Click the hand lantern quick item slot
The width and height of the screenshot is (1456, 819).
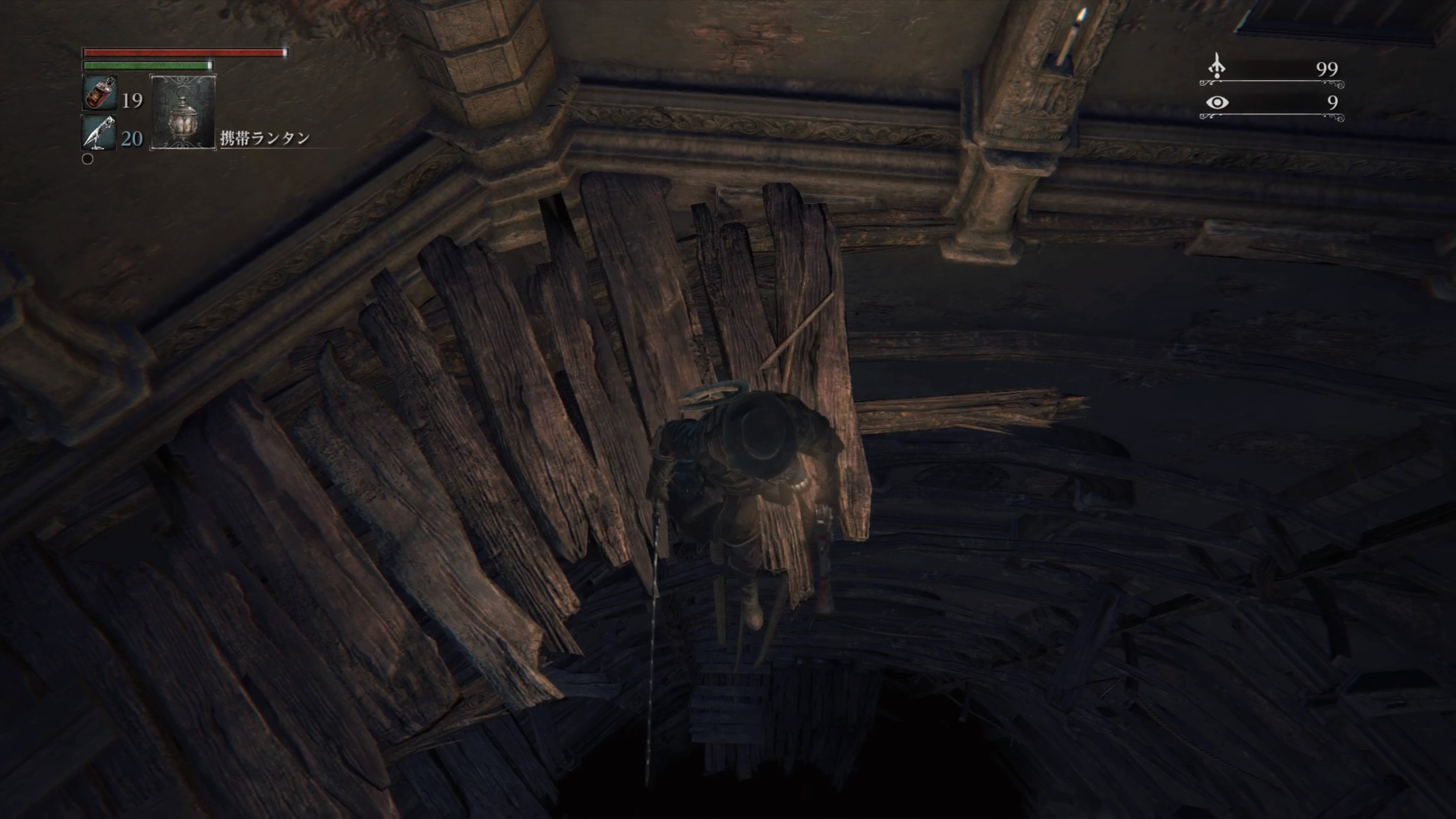[x=182, y=112]
